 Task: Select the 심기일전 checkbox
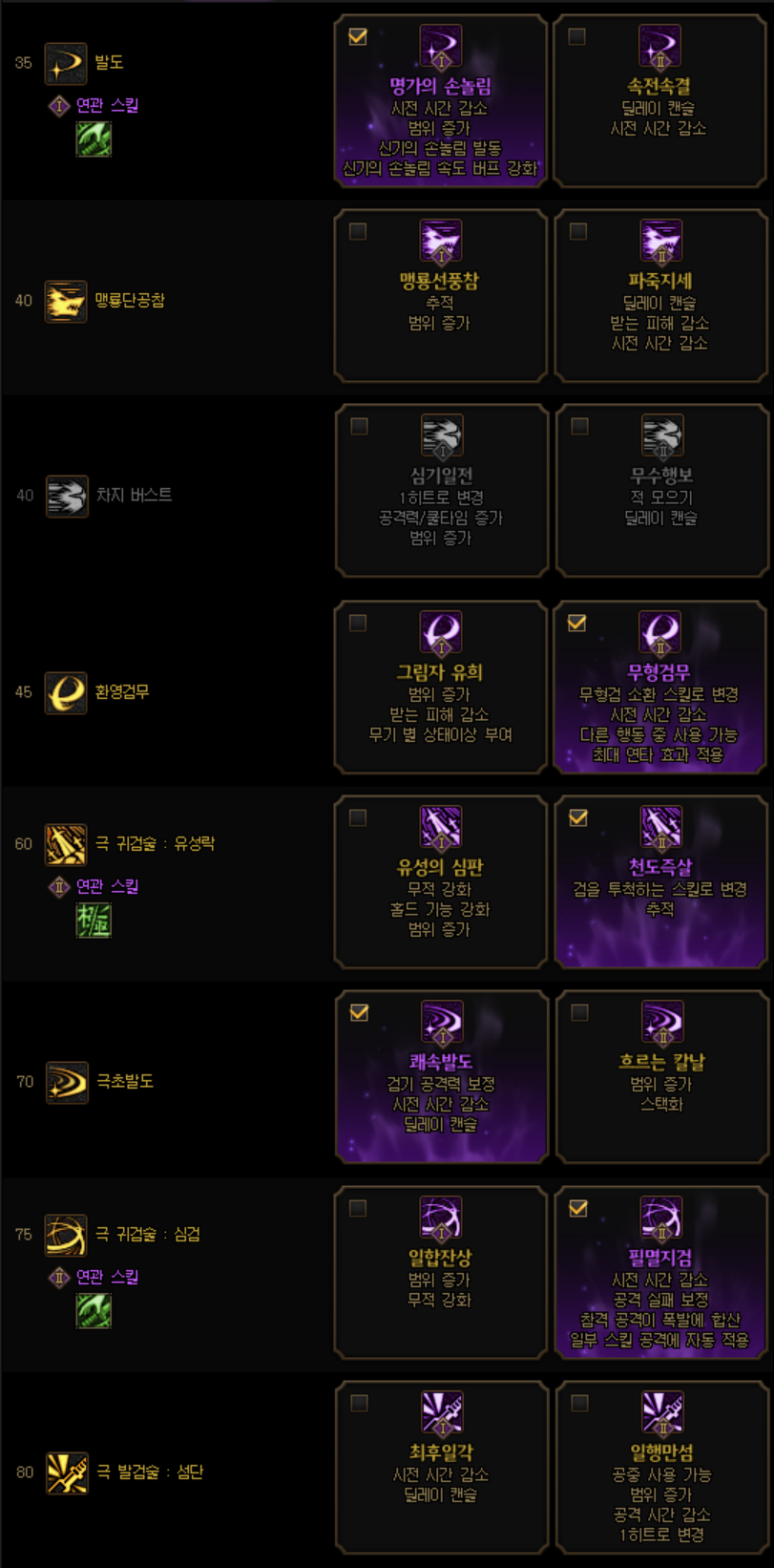(x=359, y=427)
